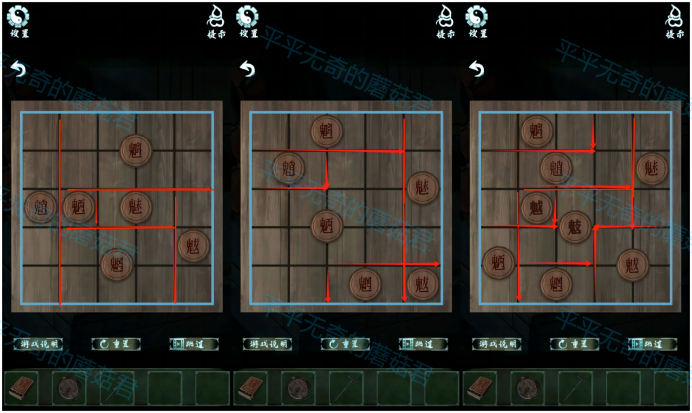
Task: Open 提示 hint in the right panel
Action: click(x=674, y=18)
